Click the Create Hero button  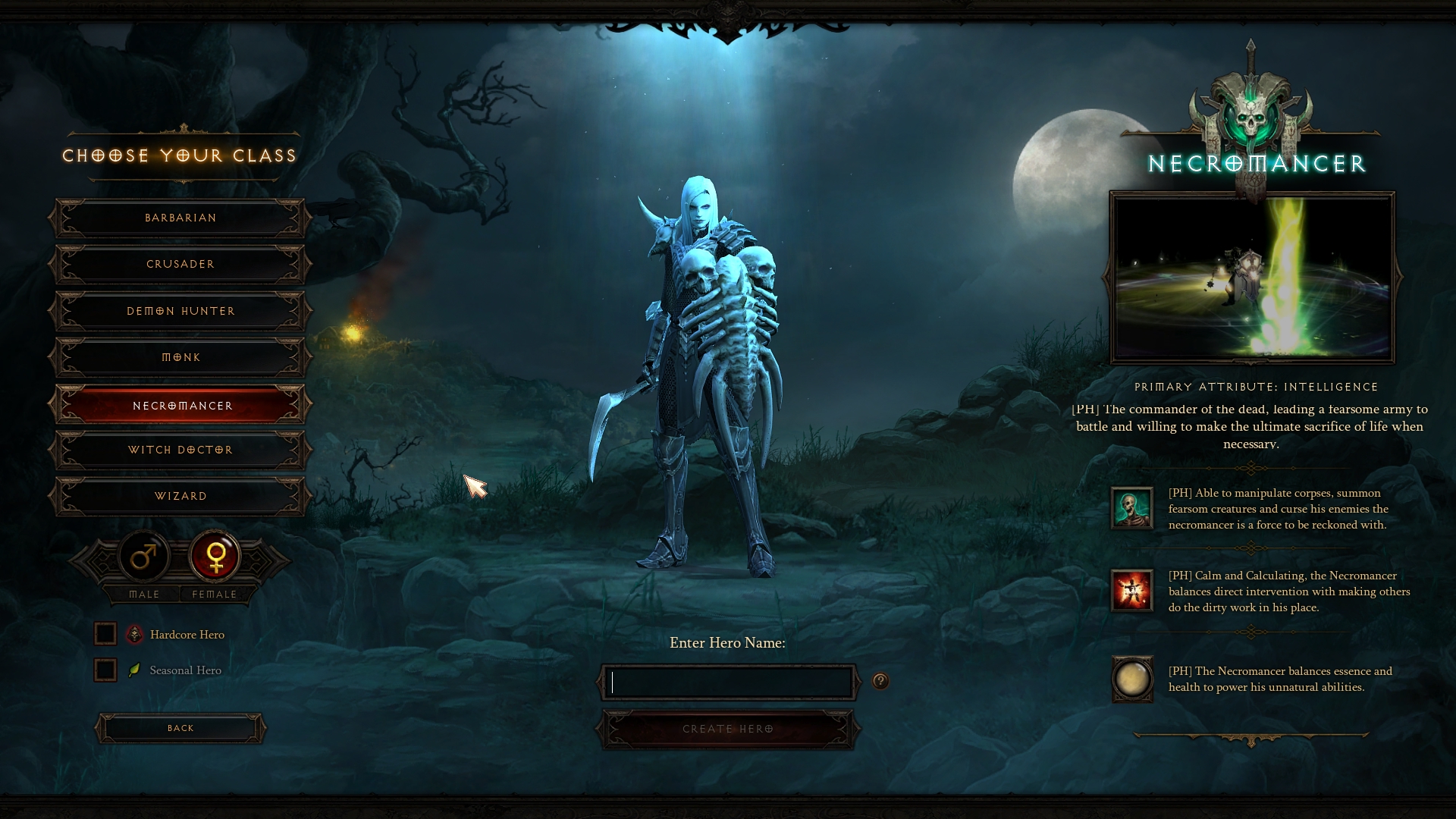(x=728, y=729)
